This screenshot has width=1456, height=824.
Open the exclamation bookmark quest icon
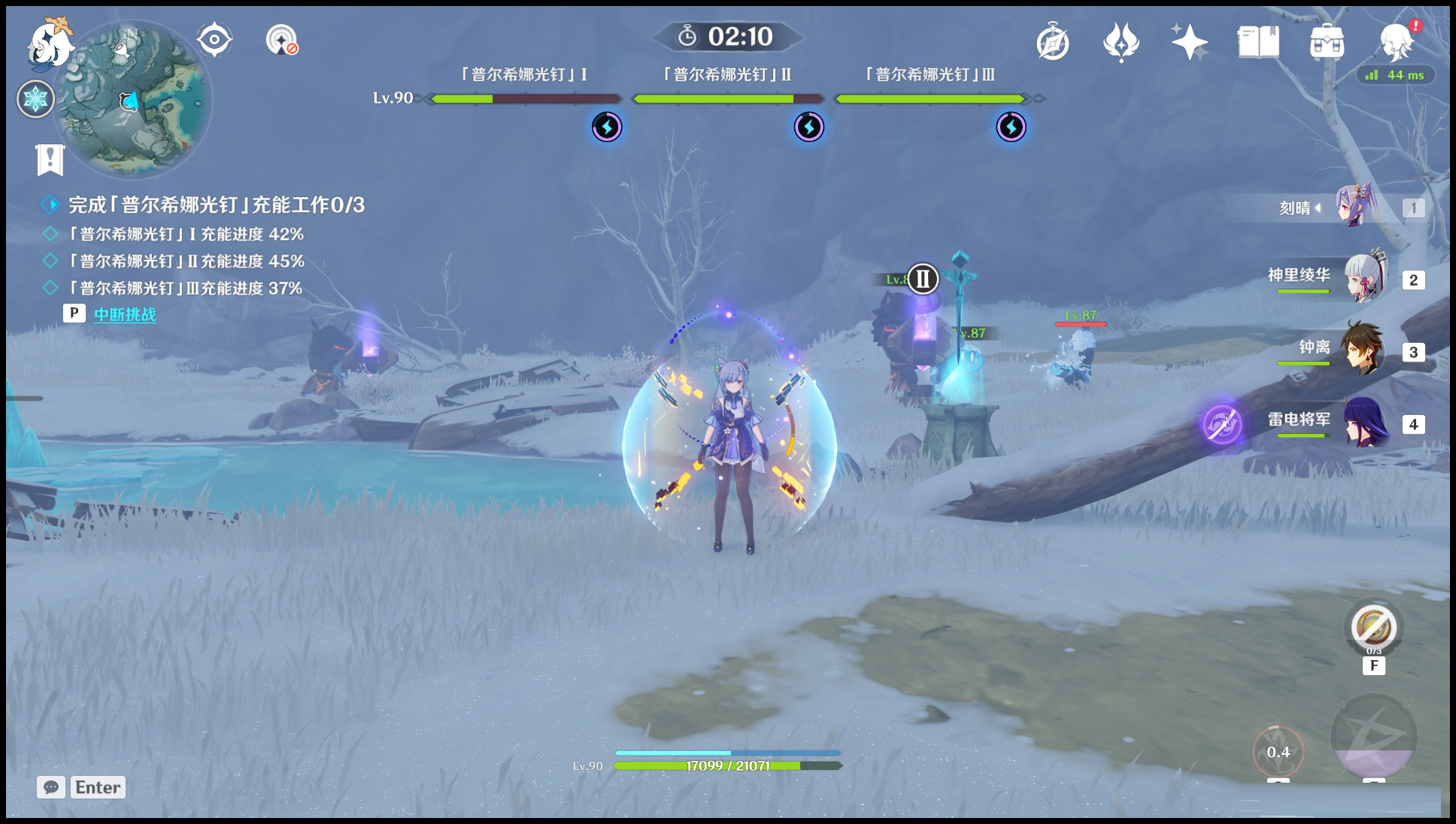50,159
